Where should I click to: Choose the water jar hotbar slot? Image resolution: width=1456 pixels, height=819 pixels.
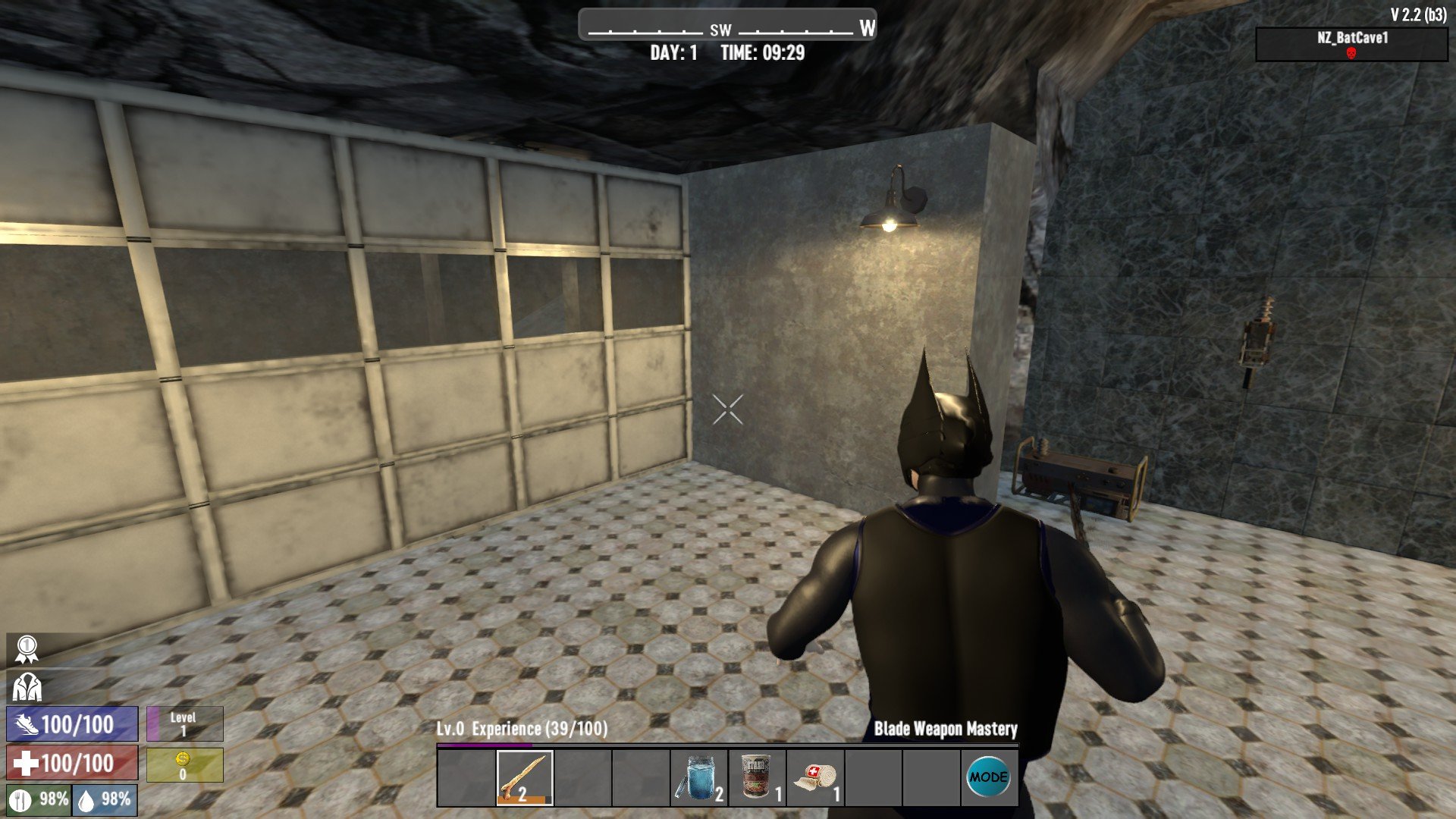698,777
